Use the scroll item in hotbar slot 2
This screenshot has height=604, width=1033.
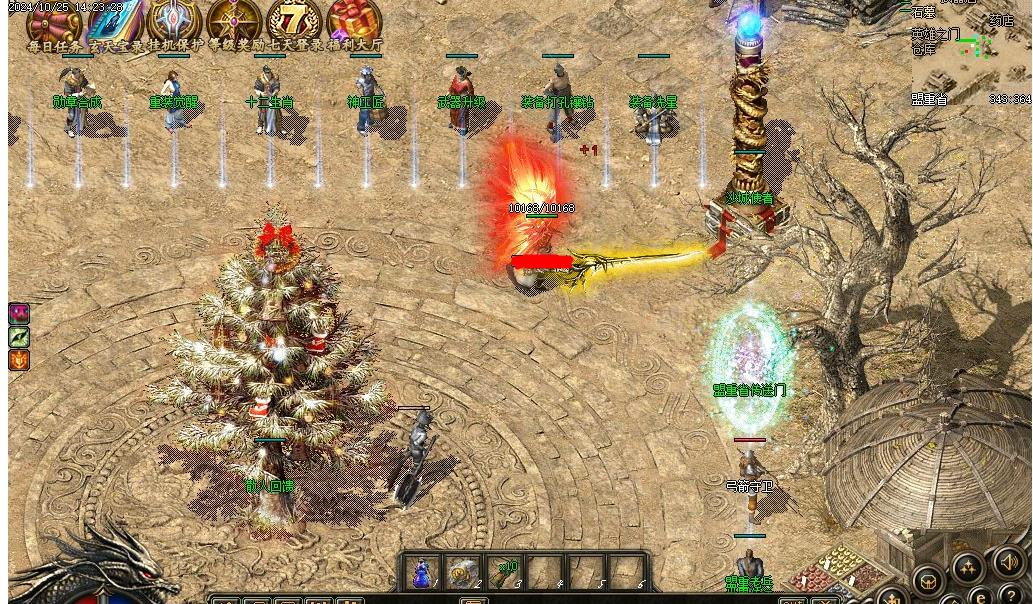(463, 573)
